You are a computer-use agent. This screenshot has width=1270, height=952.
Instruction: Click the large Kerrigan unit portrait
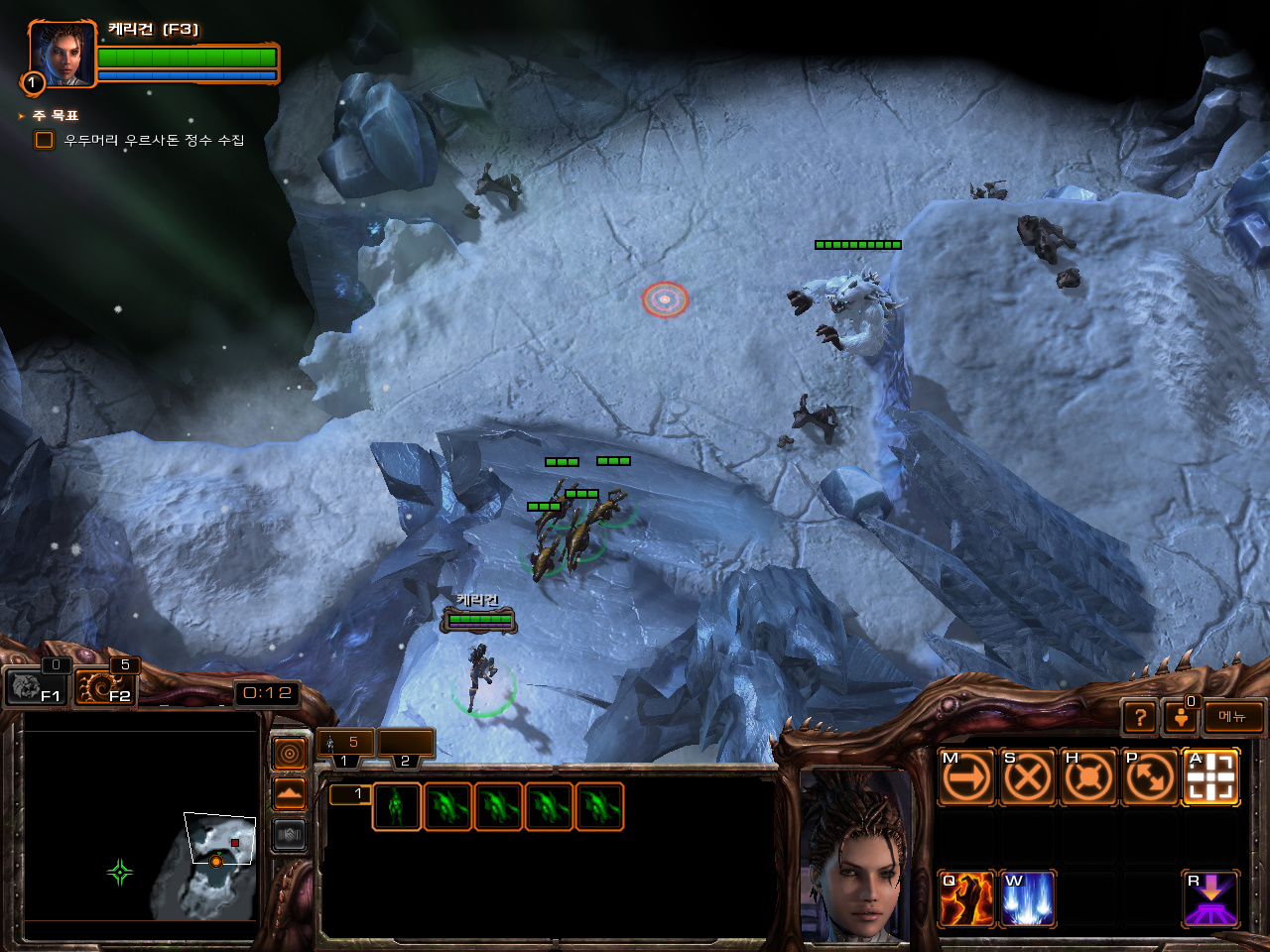(855, 855)
